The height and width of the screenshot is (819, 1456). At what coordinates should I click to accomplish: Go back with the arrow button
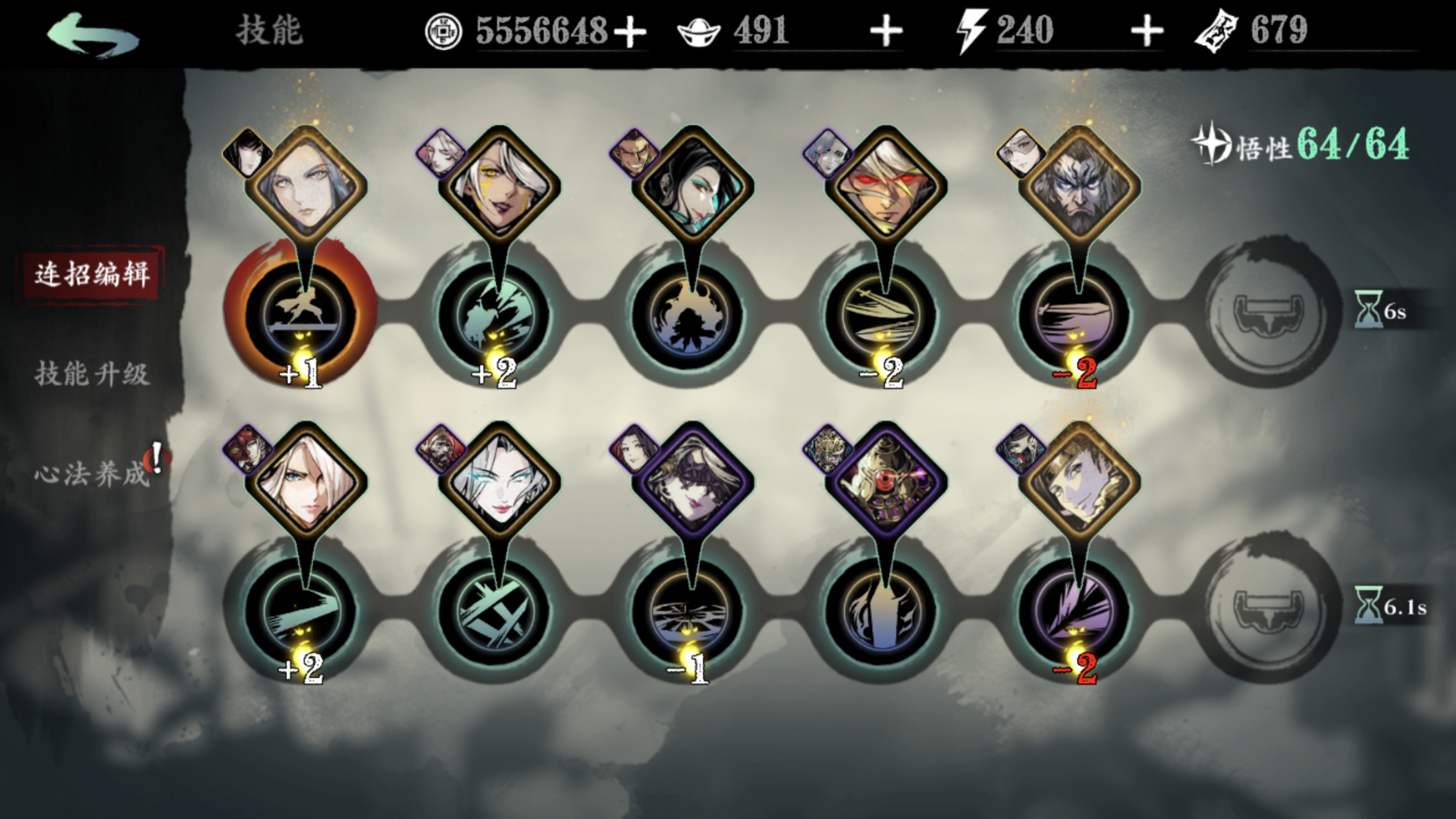pos(92,34)
